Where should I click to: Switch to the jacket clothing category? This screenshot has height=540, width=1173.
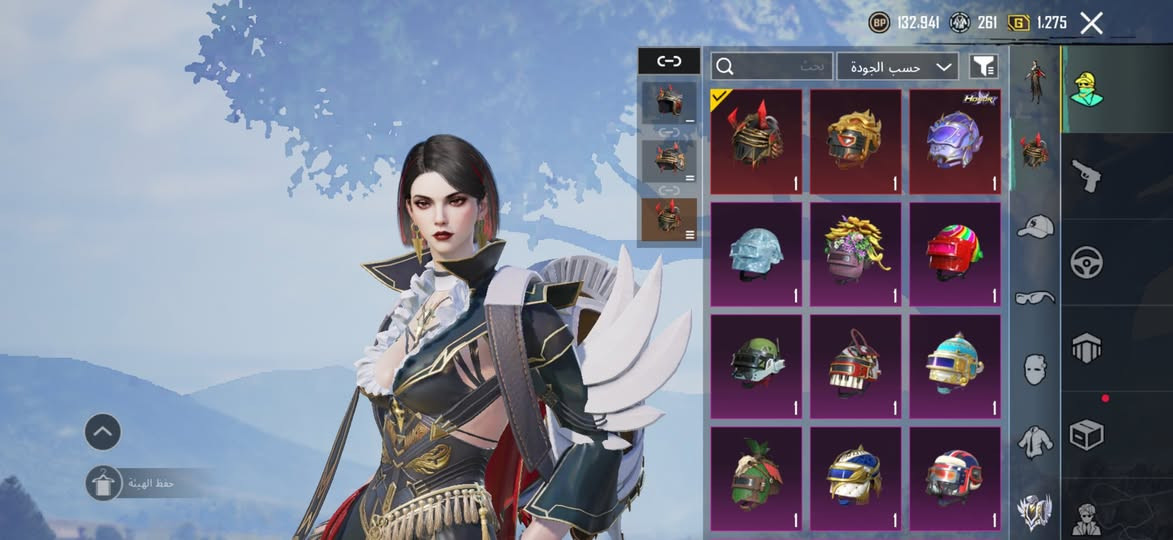tap(1035, 440)
